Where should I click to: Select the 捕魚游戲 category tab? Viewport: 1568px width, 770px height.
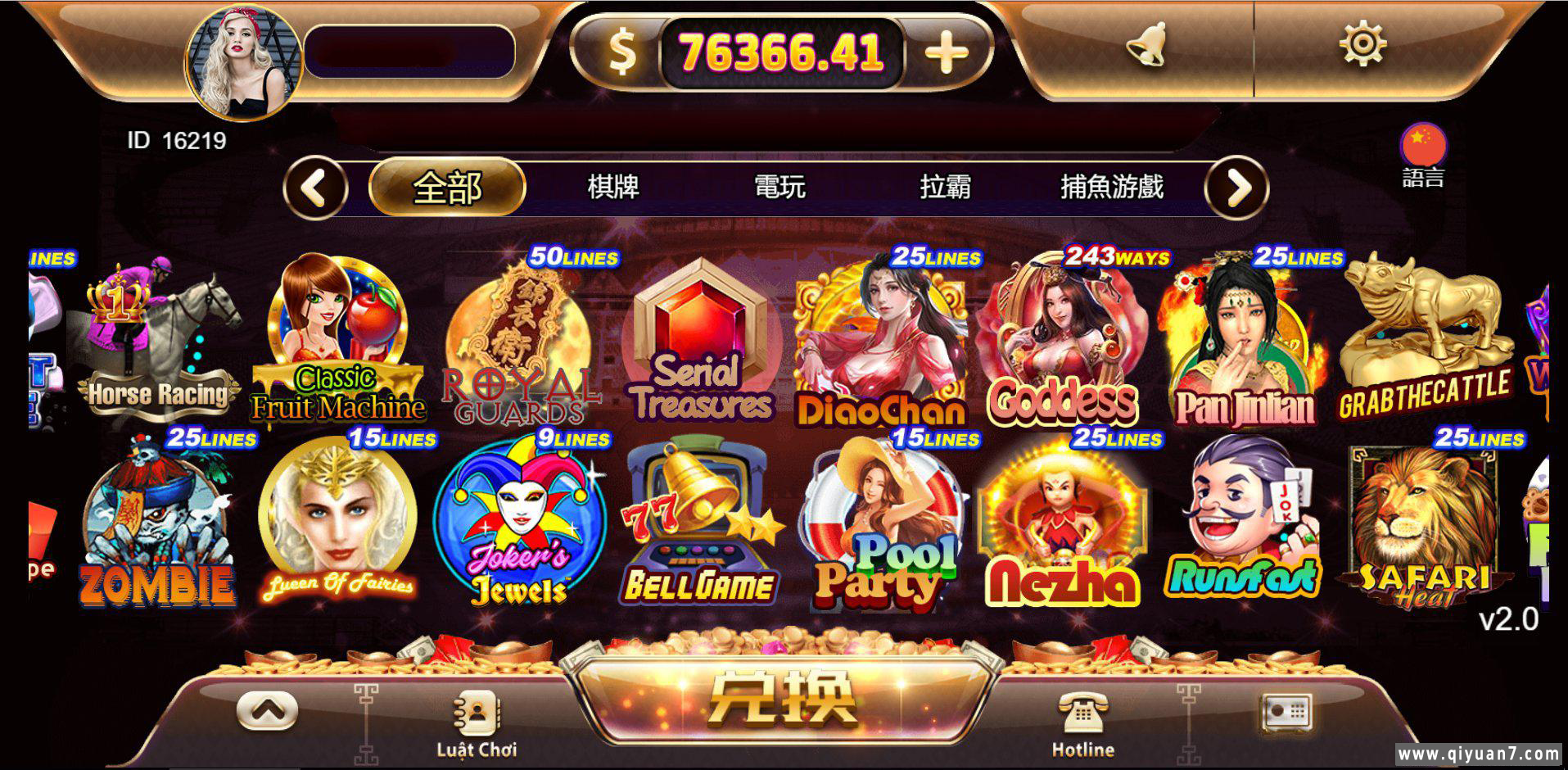click(1112, 187)
